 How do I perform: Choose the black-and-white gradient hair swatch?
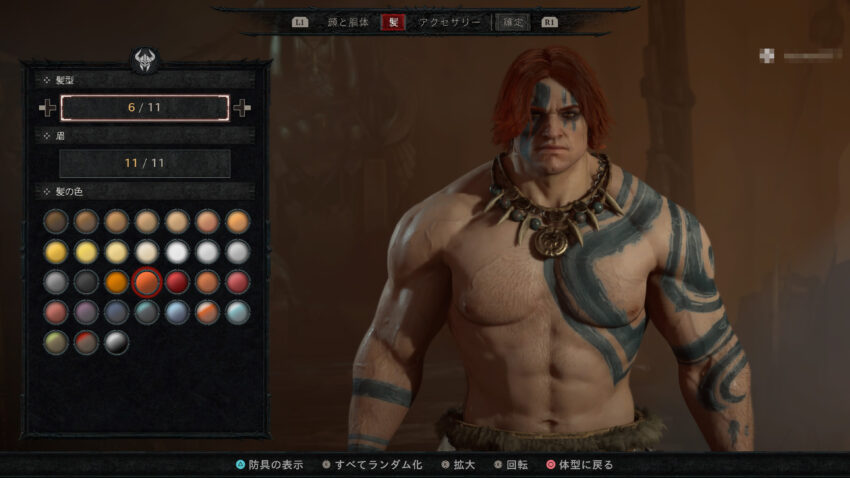click(117, 342)
